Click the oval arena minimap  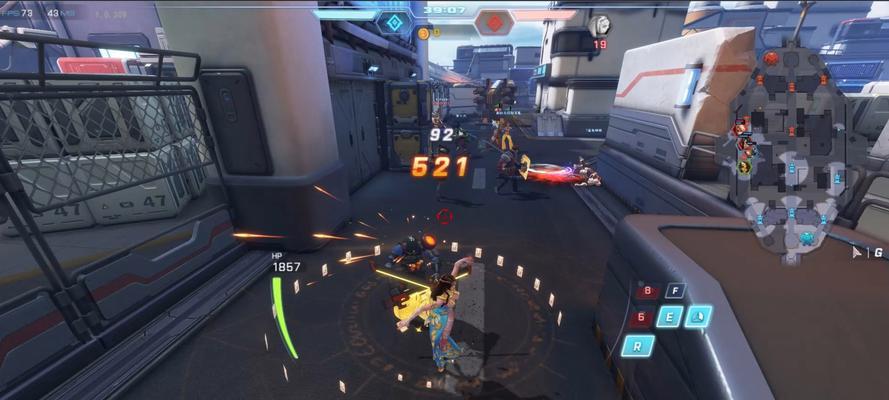pyautogui.click(x=791, y=150)
